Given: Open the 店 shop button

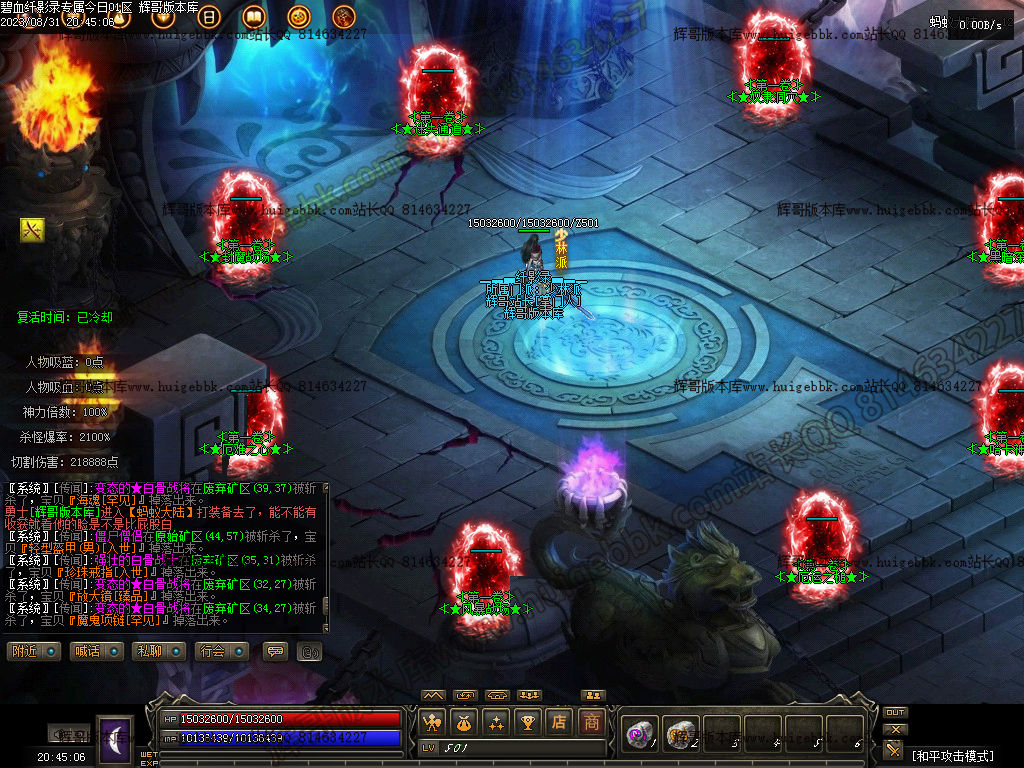Looking at the screenshot, I should [559, 721].
